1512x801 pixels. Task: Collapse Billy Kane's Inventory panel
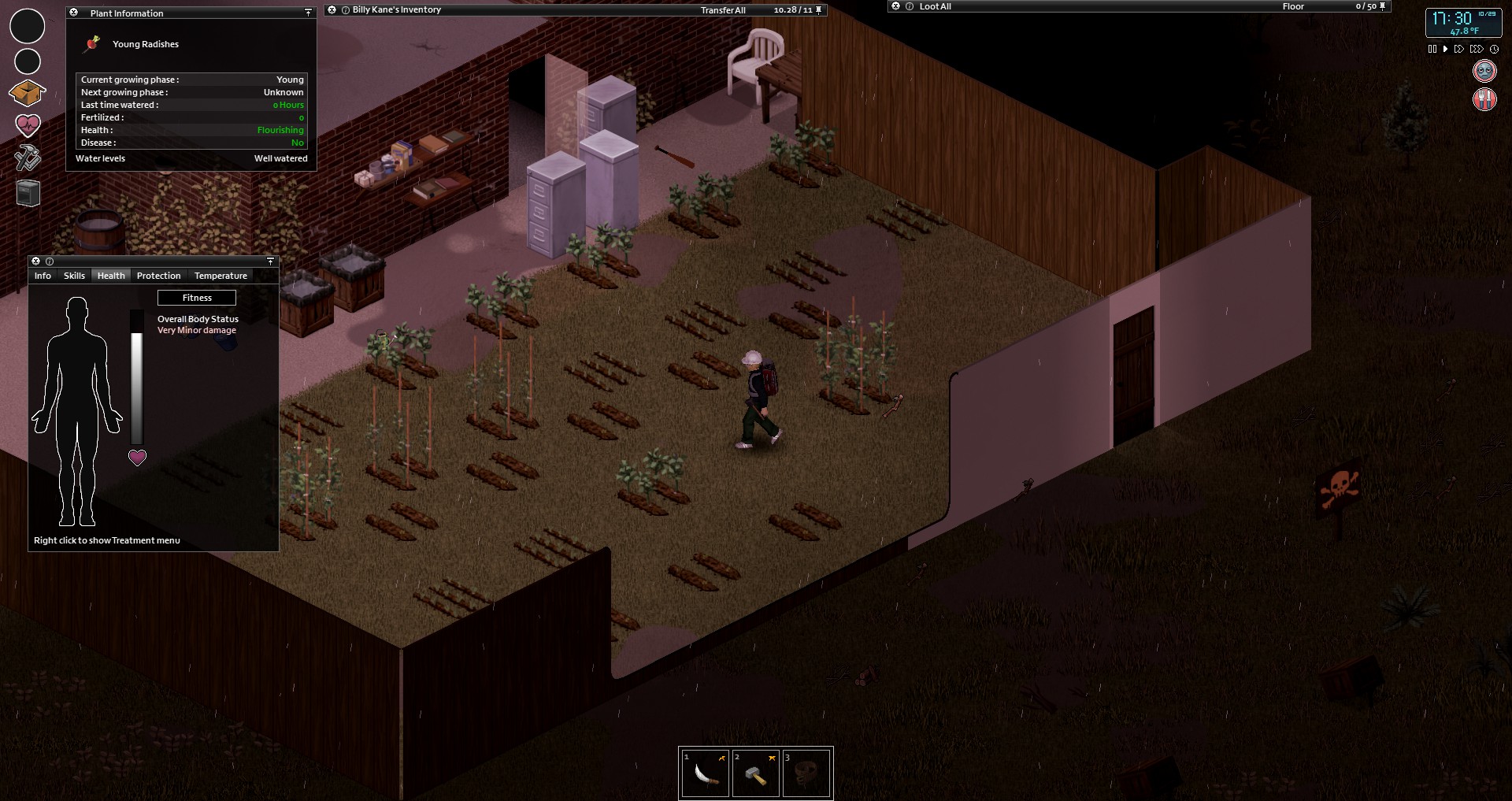tap(332, 9)
